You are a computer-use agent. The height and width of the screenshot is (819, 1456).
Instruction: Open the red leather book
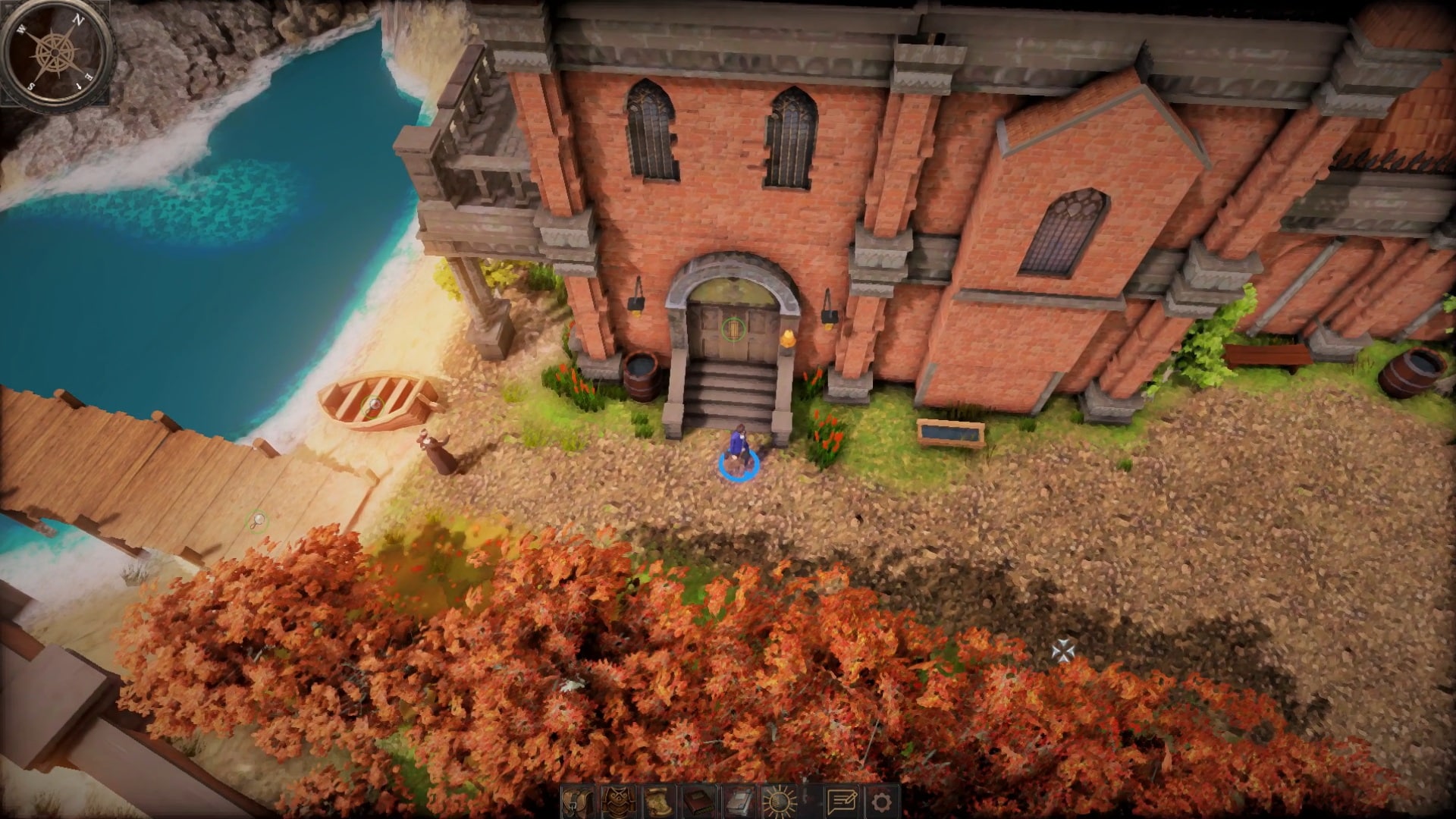(699, 801)
